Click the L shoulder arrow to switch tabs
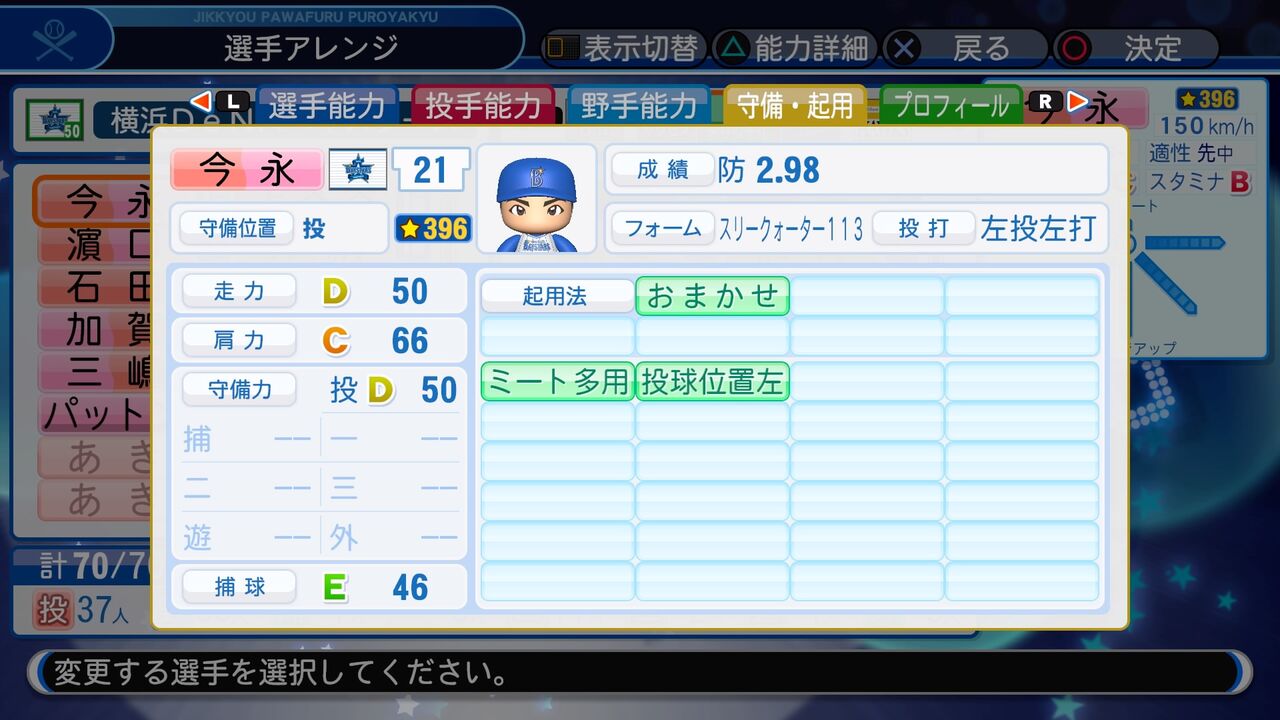 tap(212, 99)
